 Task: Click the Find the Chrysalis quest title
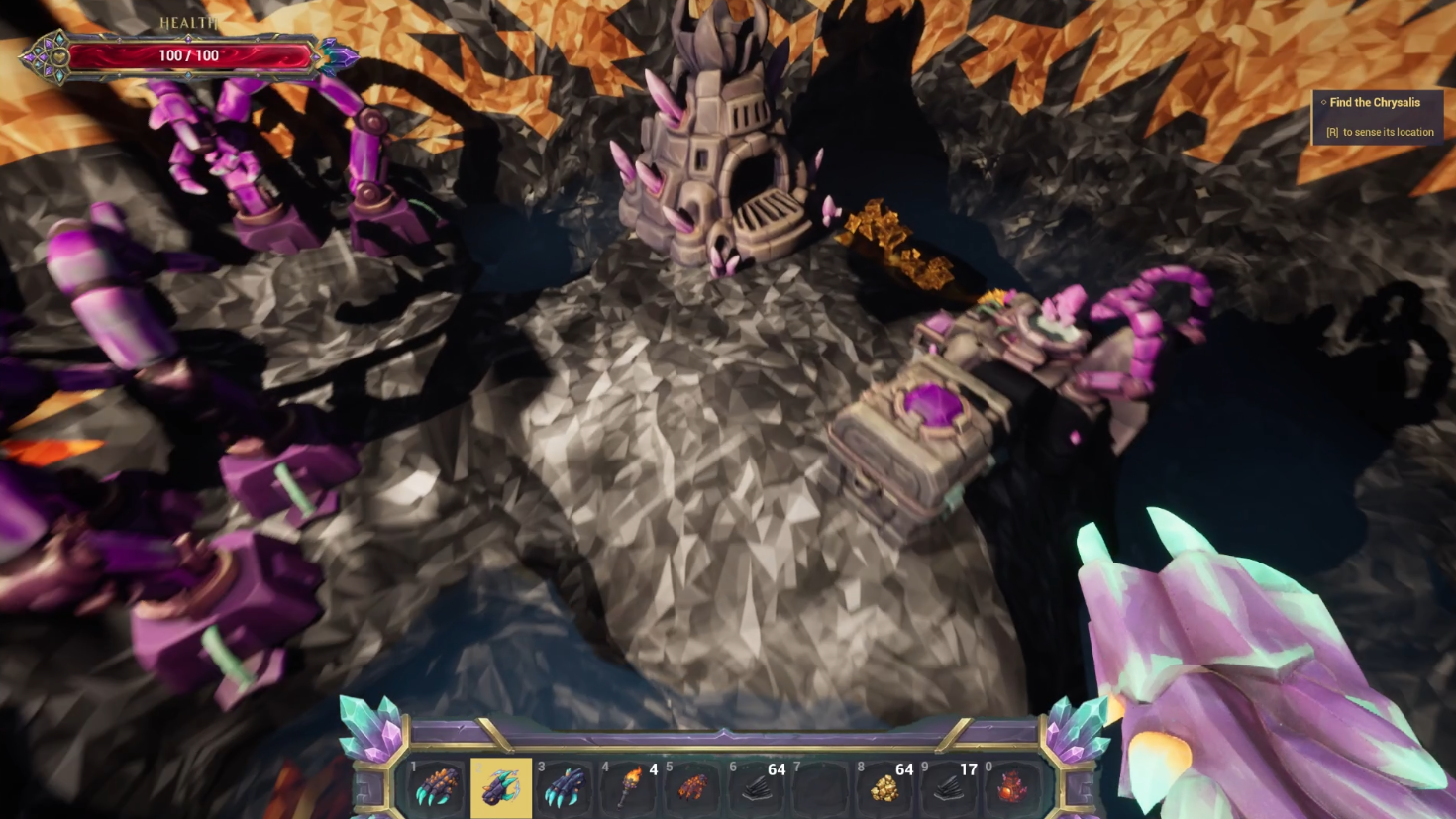click(x=1375, y=102)
